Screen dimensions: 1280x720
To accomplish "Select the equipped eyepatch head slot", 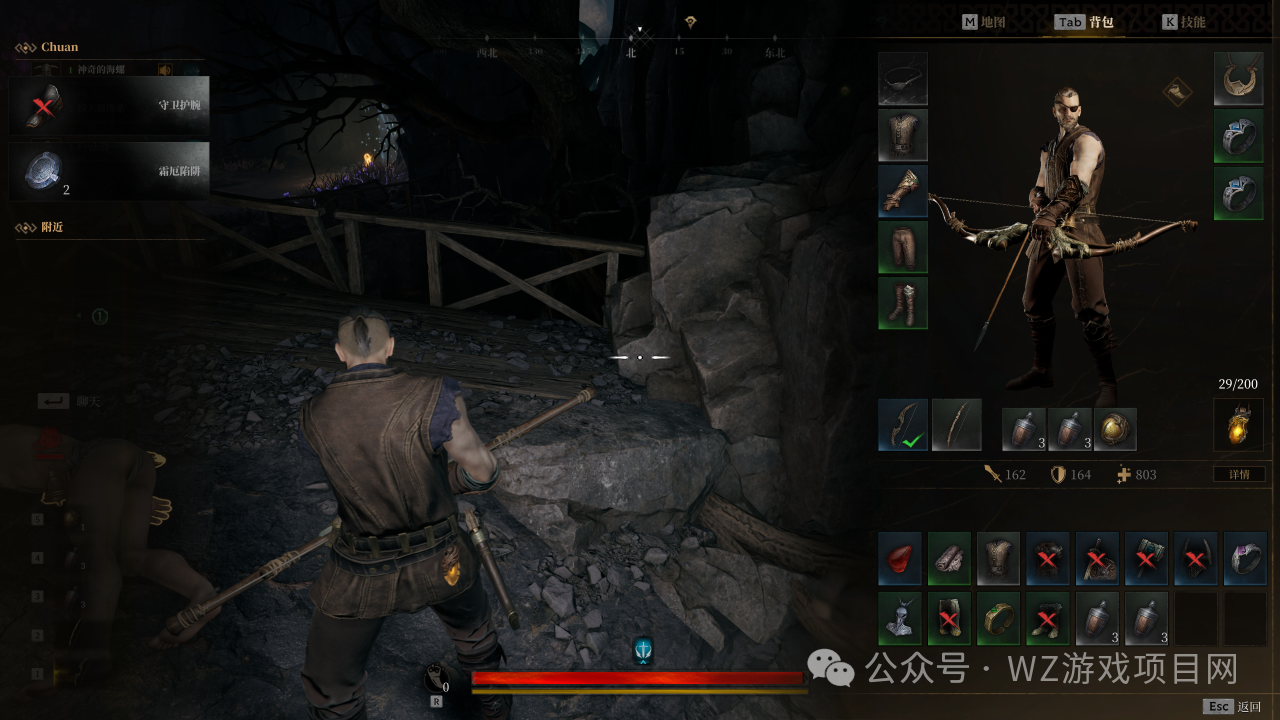I will click(903, 79).
